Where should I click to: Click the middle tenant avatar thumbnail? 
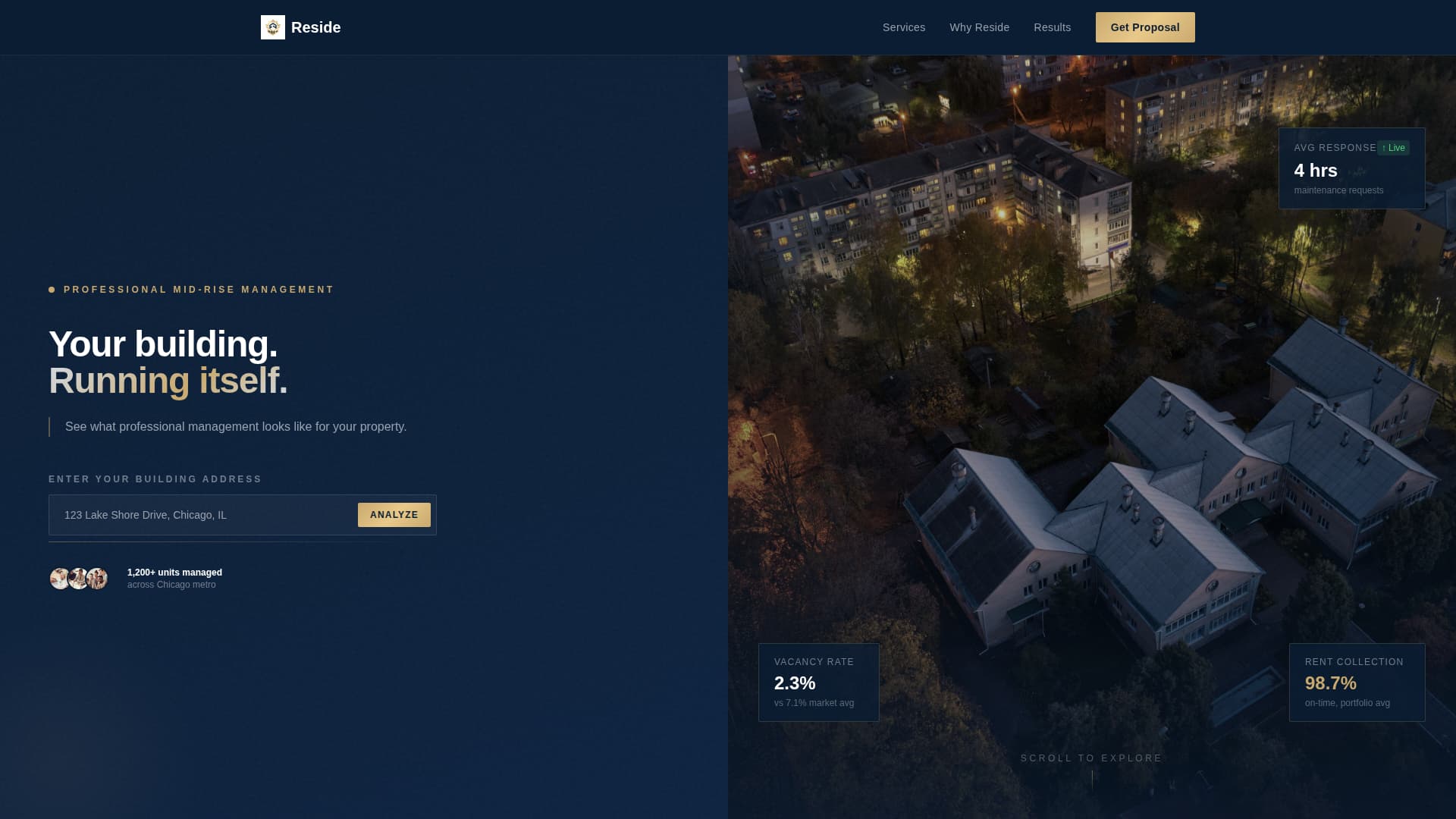(78, 578)
